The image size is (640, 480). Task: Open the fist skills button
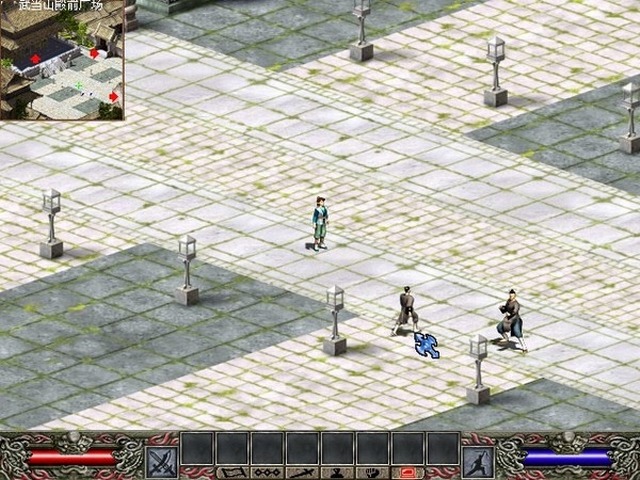pos(372,472)
